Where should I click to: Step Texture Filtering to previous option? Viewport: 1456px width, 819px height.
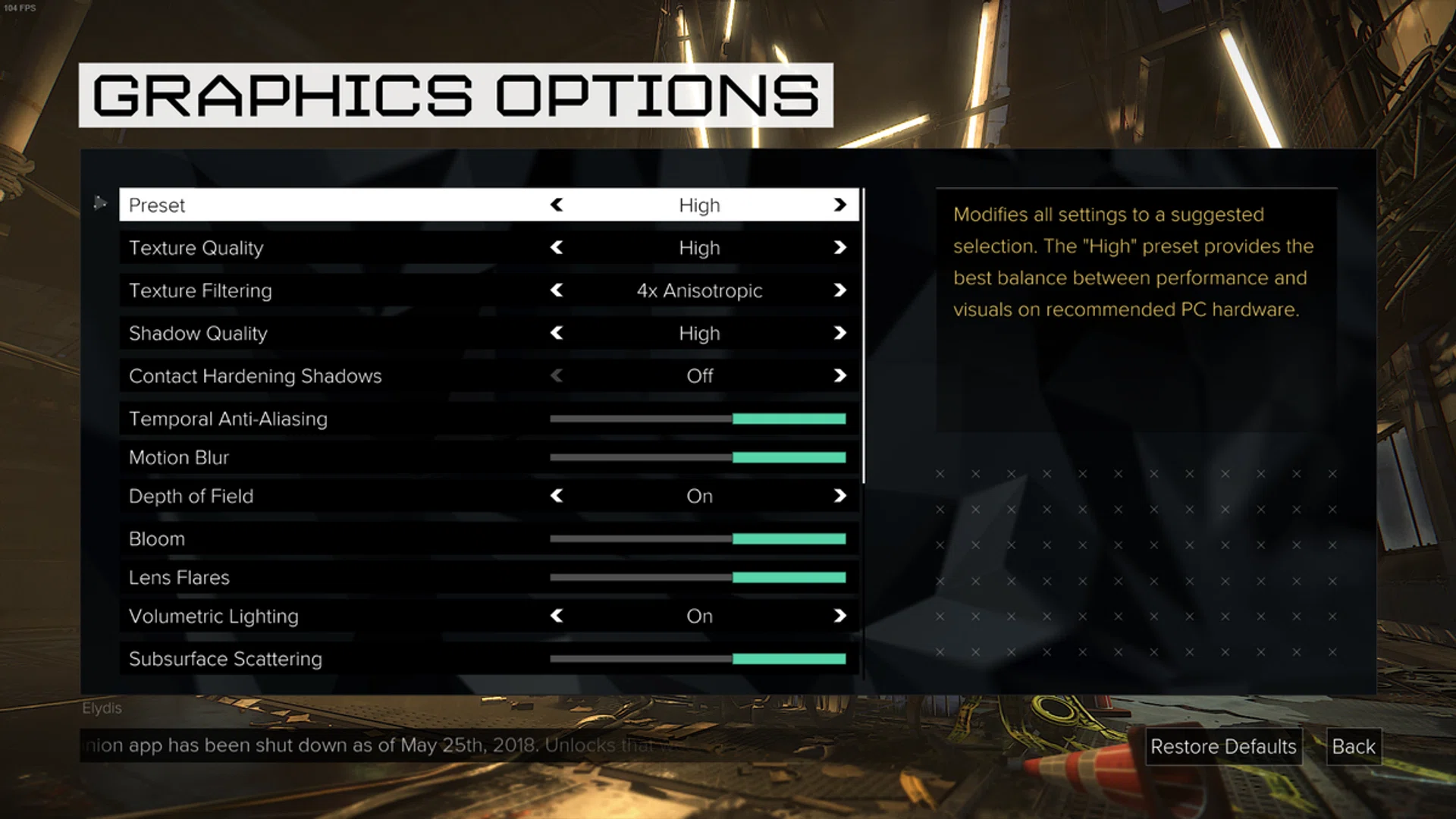coord(557,290)
